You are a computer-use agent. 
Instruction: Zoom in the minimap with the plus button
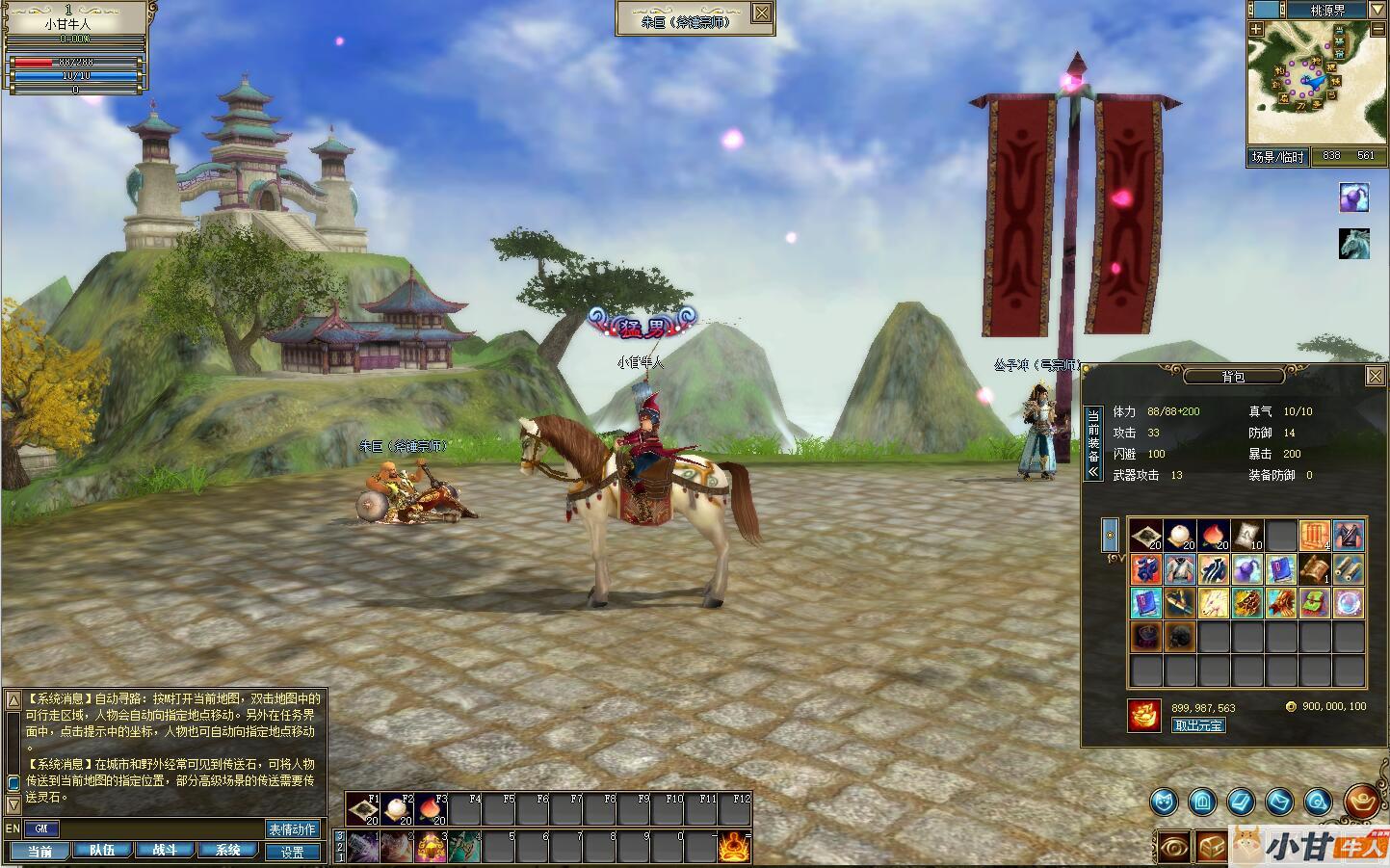coord(1256,30)
